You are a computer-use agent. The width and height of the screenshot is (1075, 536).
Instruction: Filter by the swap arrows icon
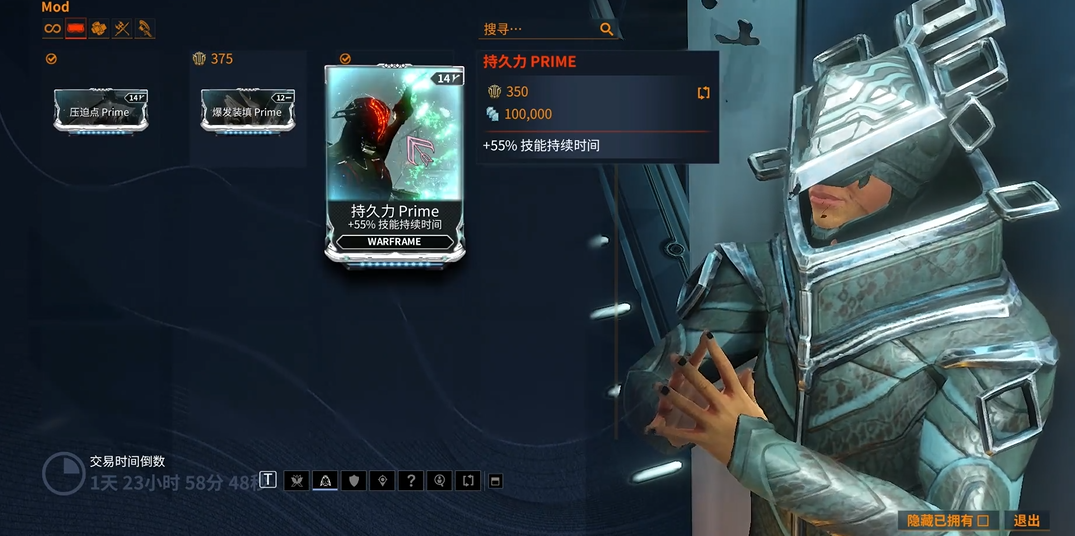point(468,481)
